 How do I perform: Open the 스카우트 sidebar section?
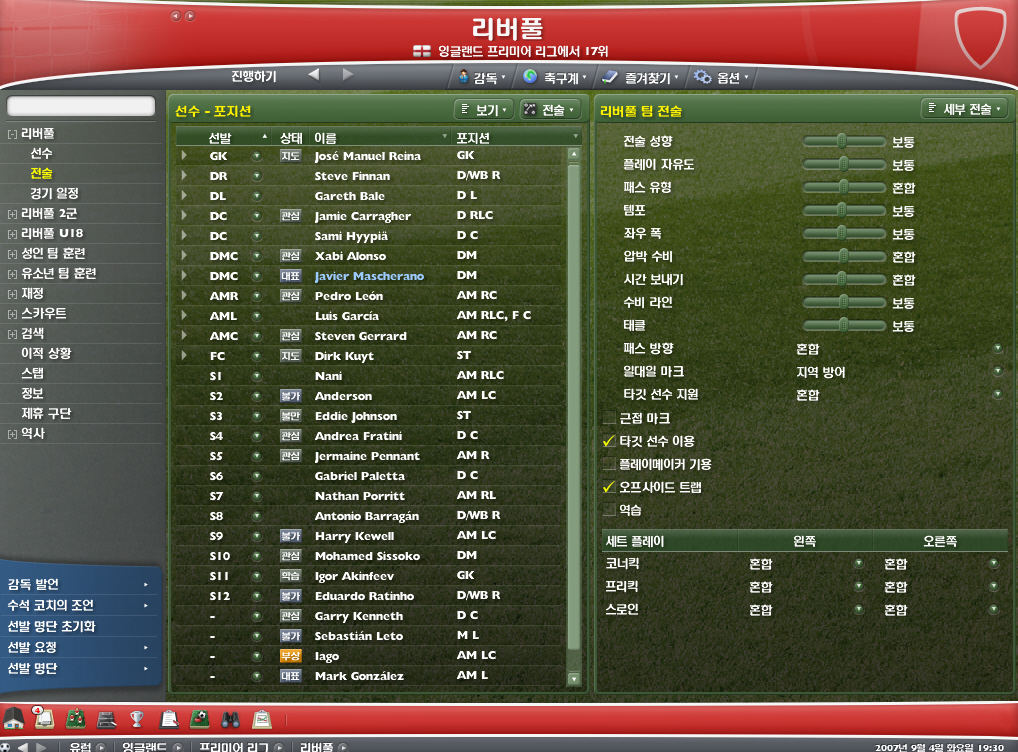(44, 313)
